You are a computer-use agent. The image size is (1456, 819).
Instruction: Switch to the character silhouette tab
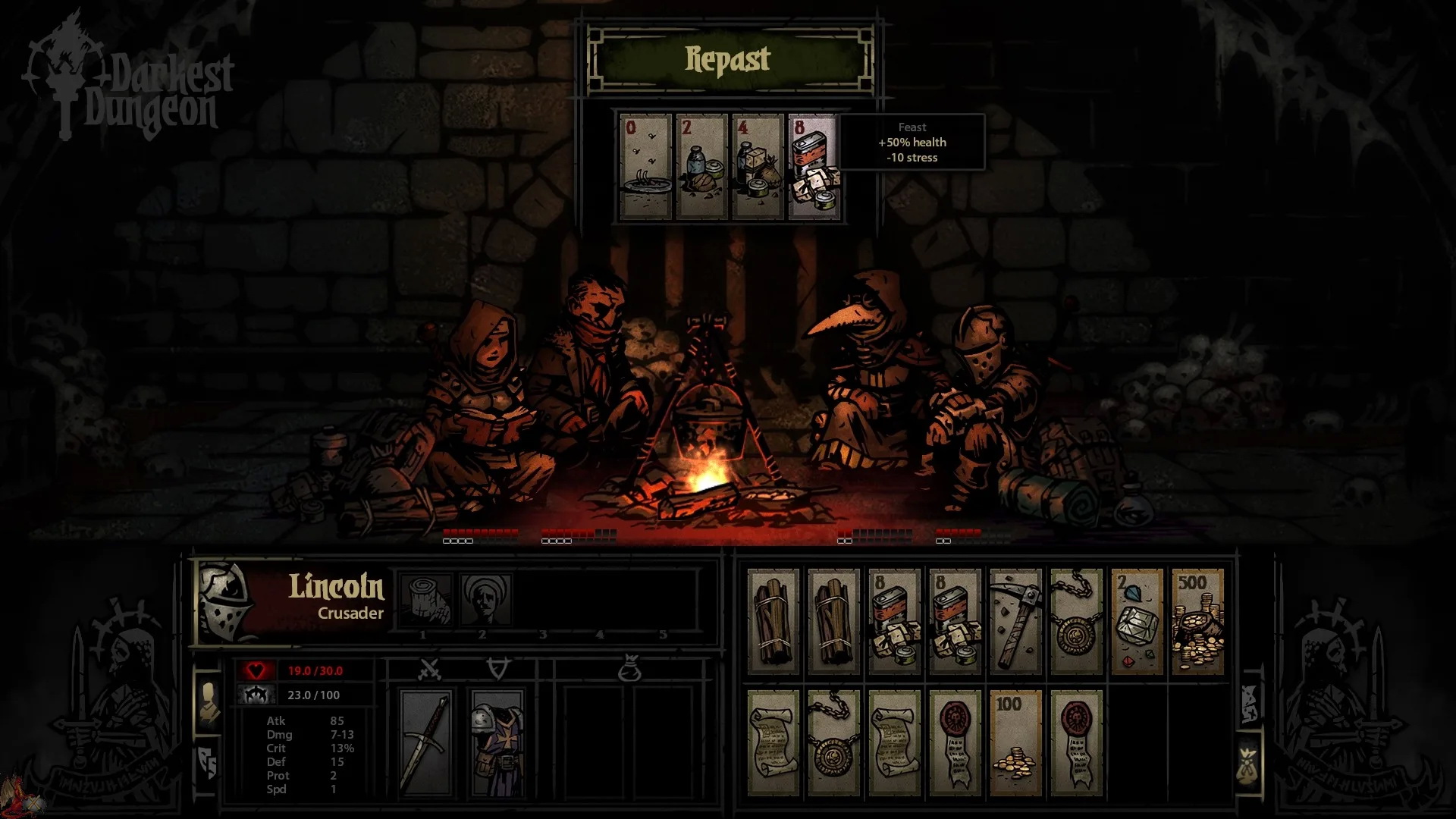[x=208, y=701]
